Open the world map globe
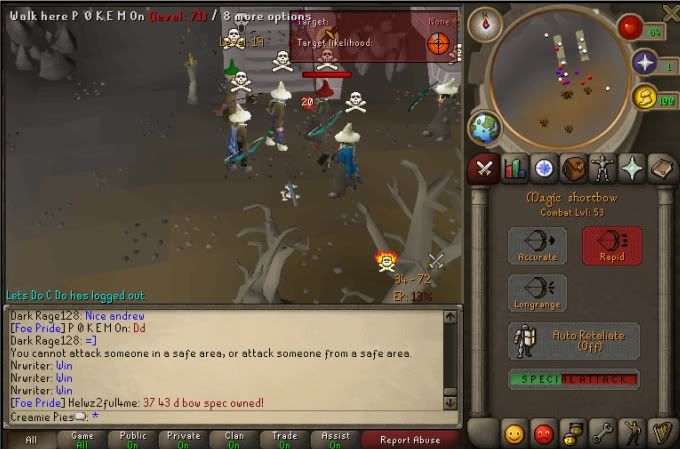 coord(485,127)
